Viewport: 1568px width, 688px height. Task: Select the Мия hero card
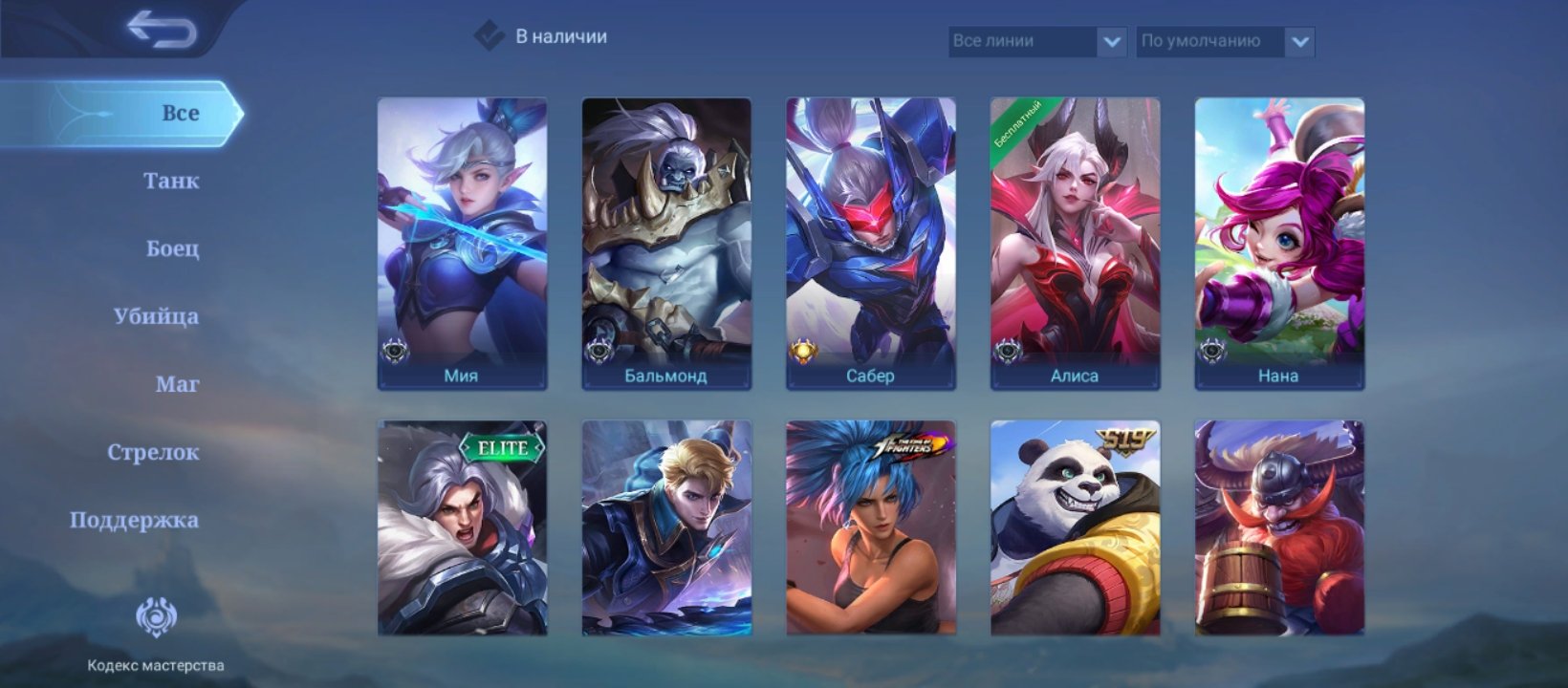pyautogui.click(x=462, y=244)
